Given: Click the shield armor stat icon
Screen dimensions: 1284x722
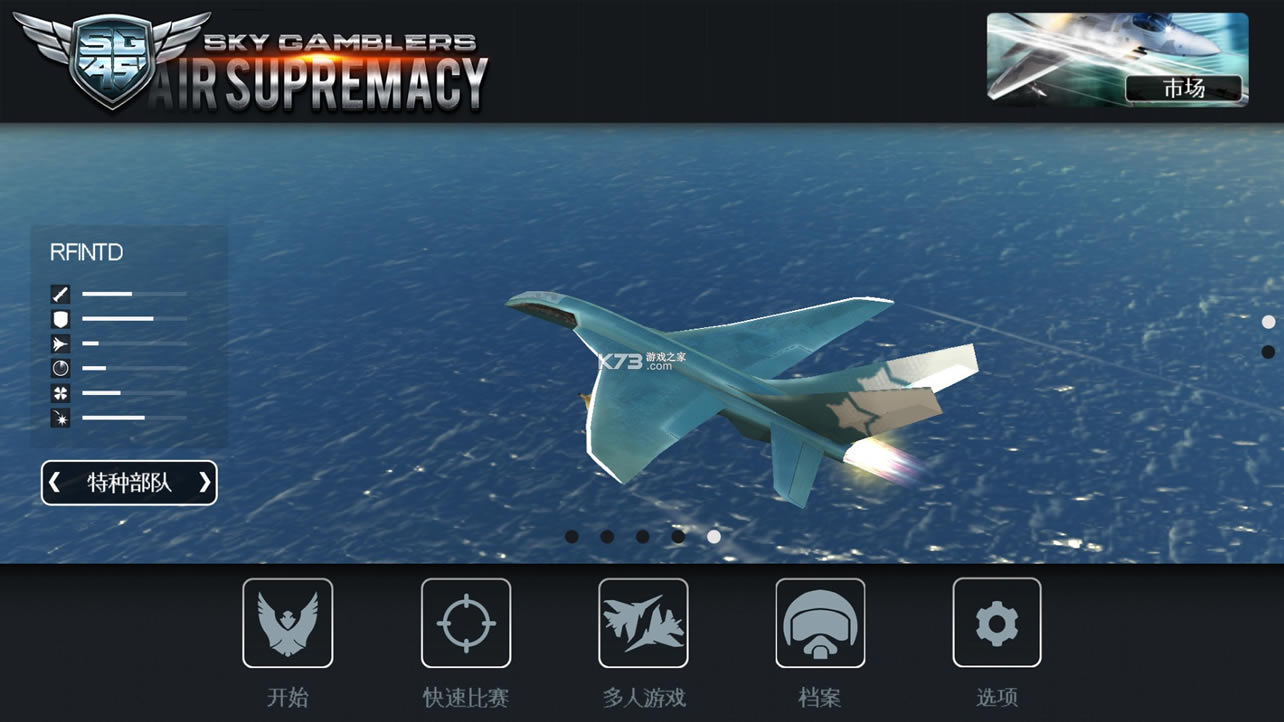Looking at the screenshot, I should (x=59, y=318).
